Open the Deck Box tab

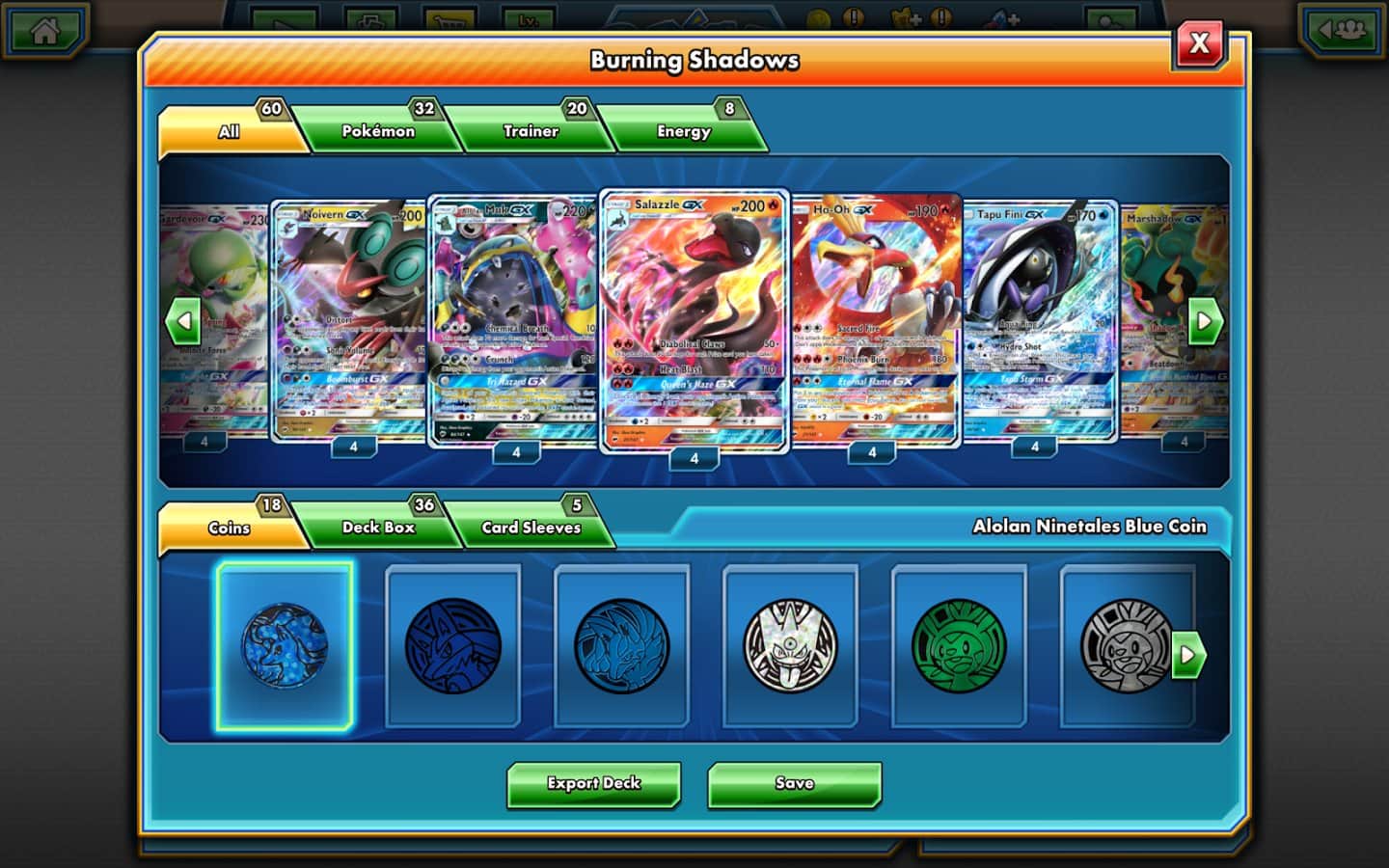coord(378,528)
